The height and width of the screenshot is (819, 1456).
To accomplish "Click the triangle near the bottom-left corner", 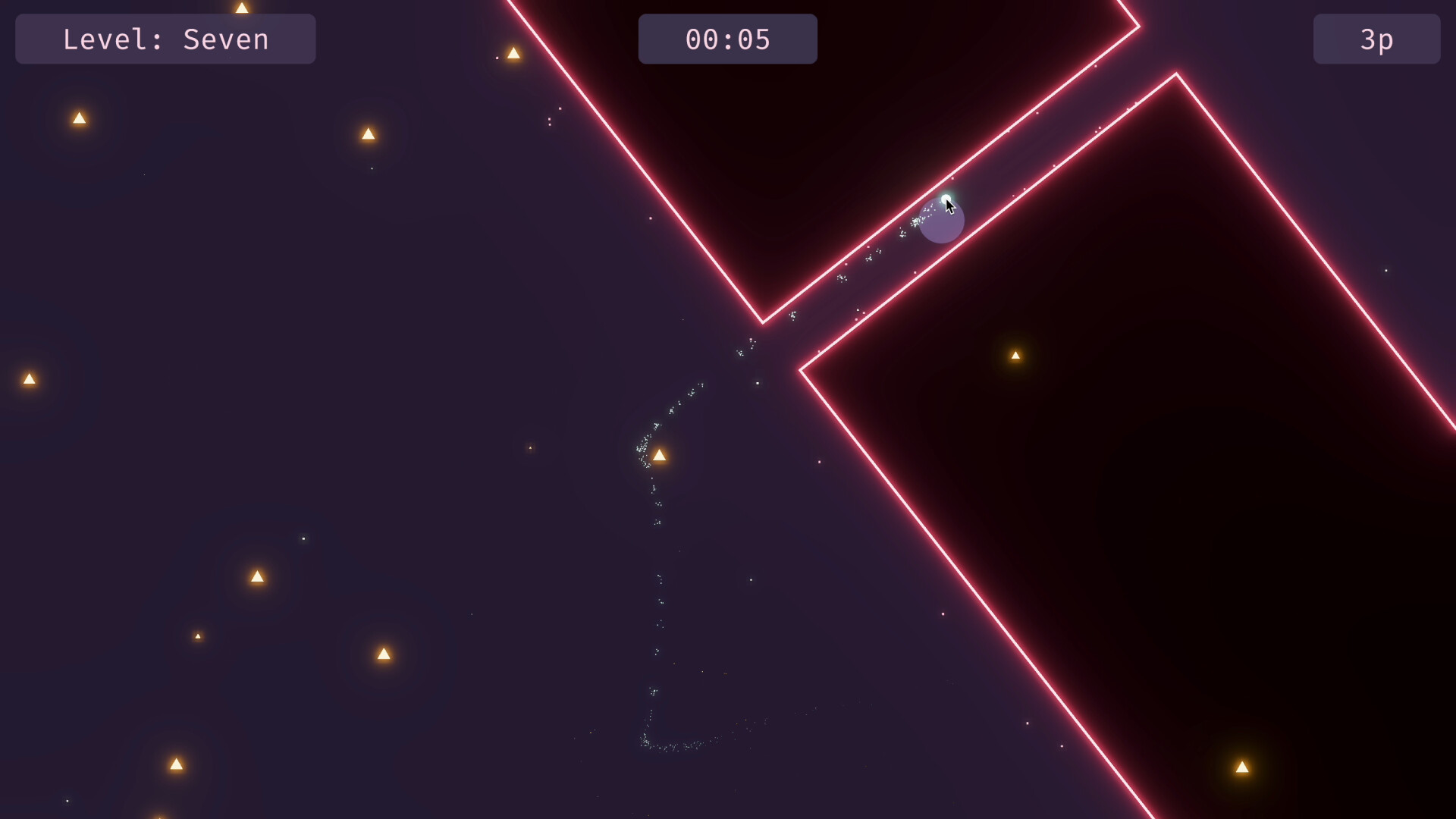I will [x=177, y=765].
